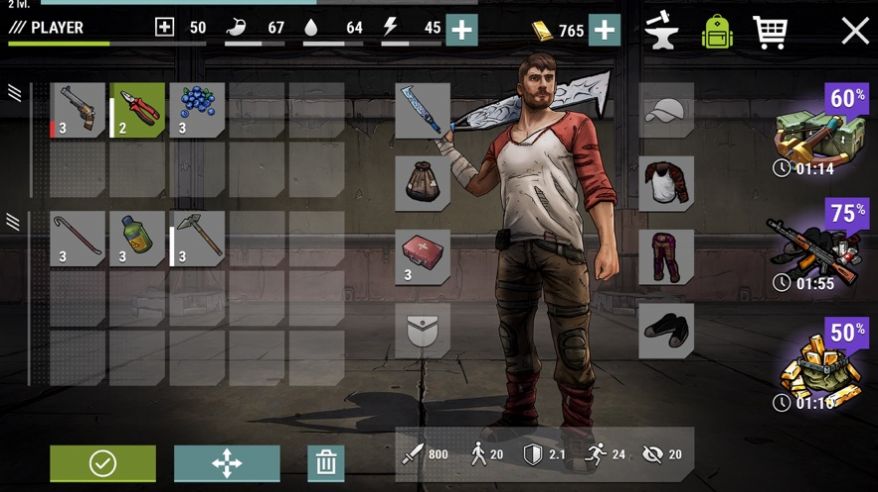Select the equipped blade weapon slot
The height and width of the screenshot is (492, 878).
(422, 110)
